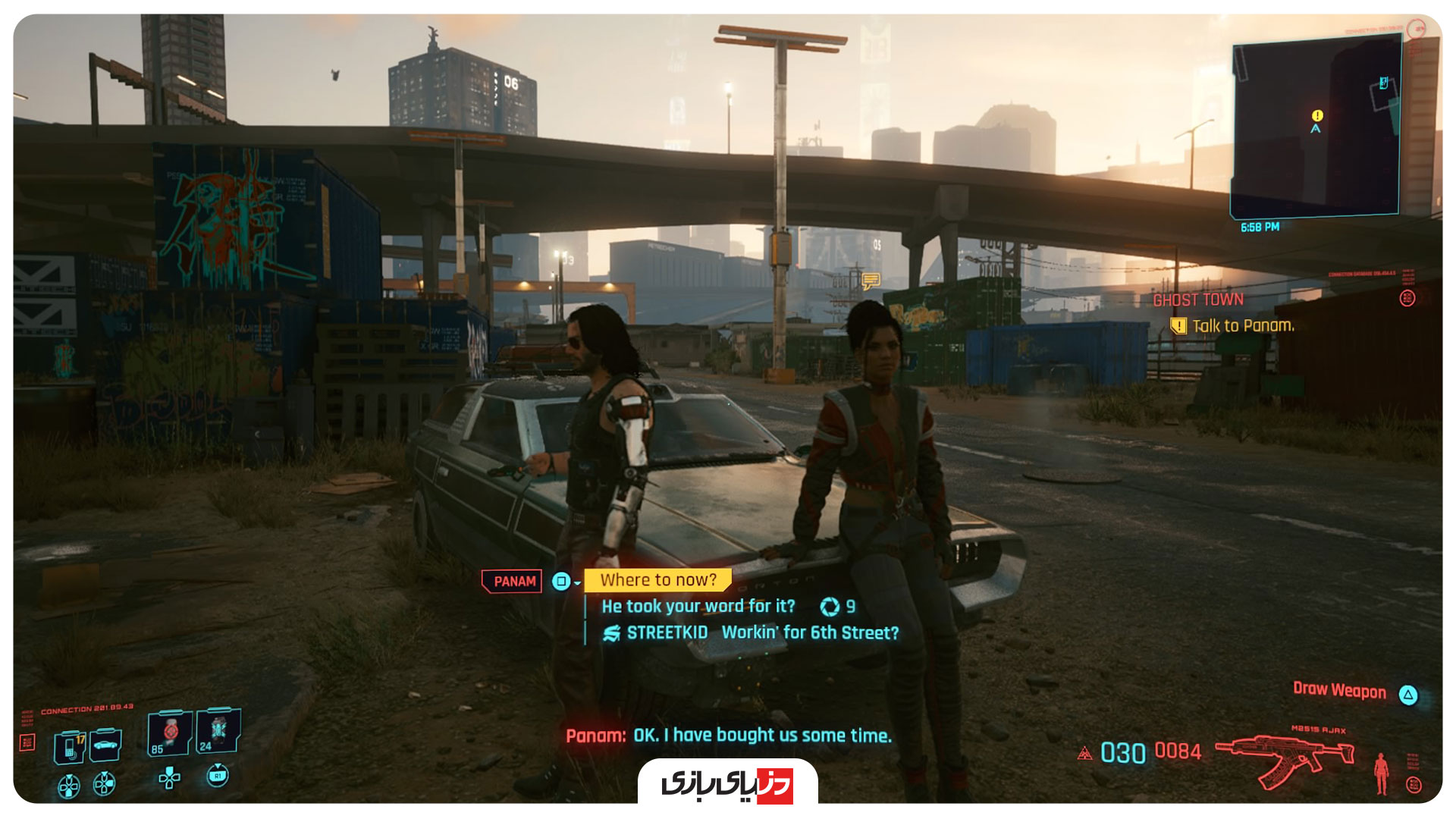Open the phone slot with 17 notifications
The height and width of the screenshot is (819, 1456).
[x=71, y=746]
